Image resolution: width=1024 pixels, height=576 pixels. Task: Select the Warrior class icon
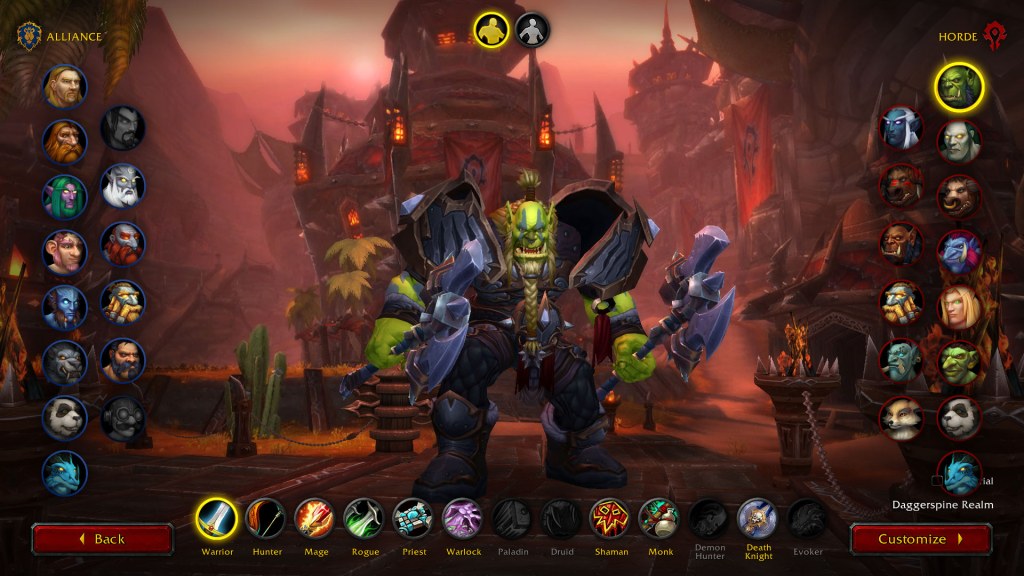[x=217, y=519]
